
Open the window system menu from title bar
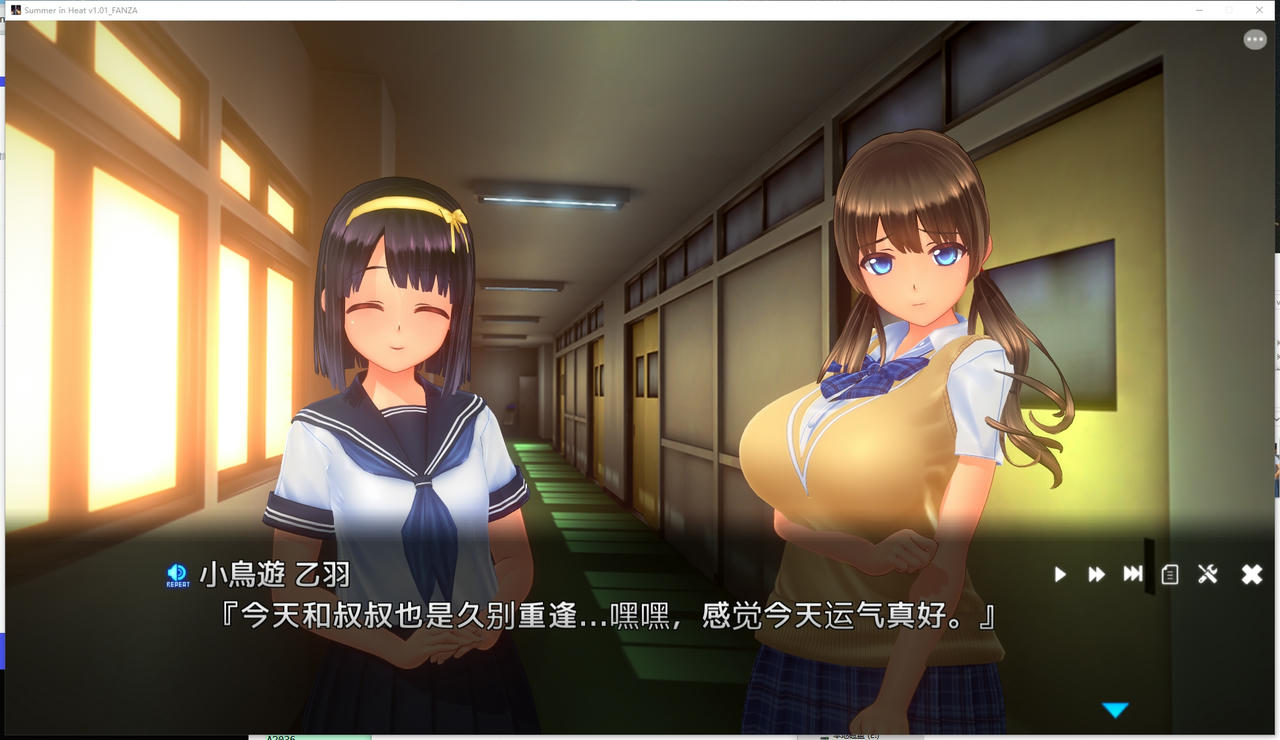pos(14,10)
